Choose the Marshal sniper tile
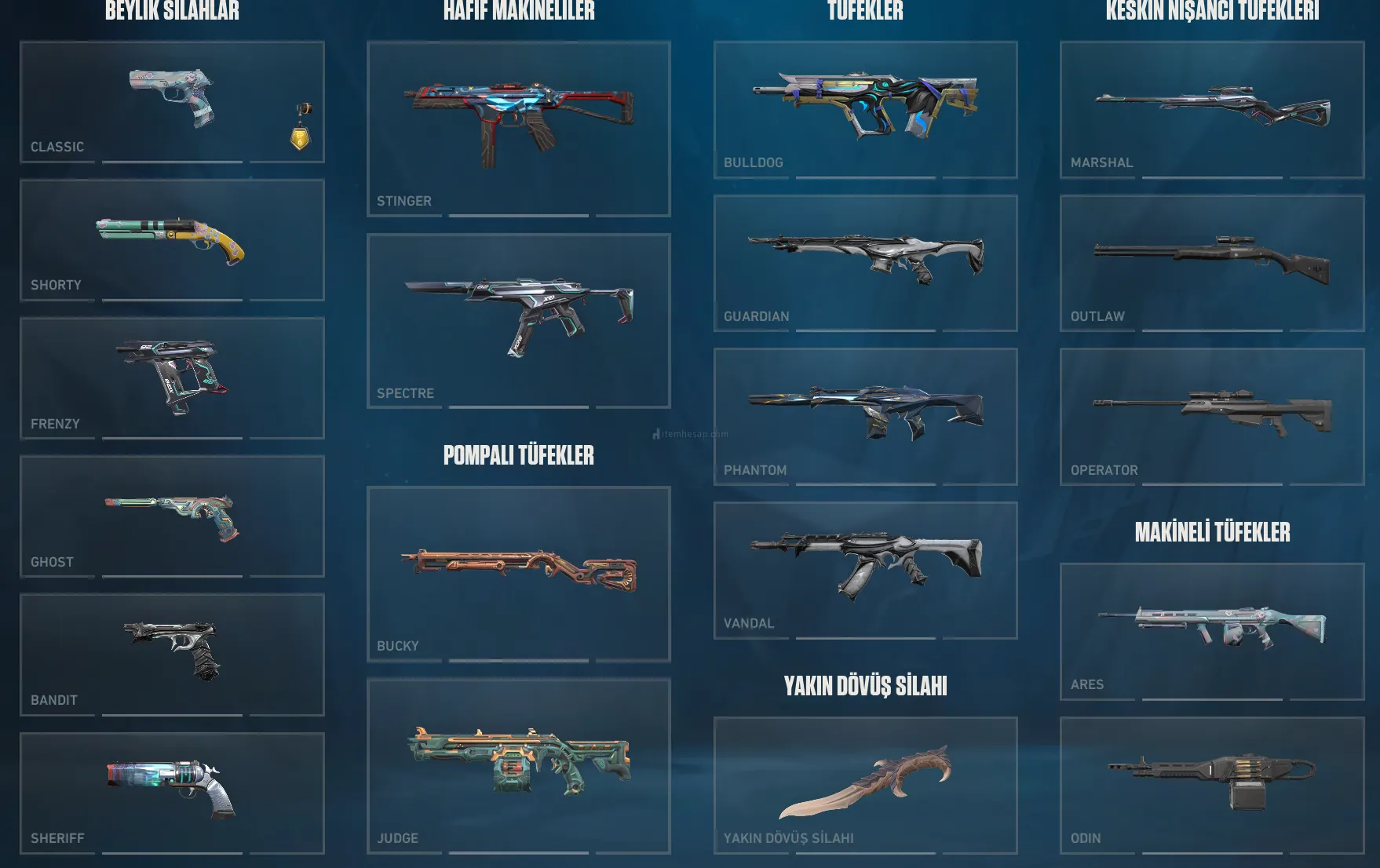The width and height of the screenshot is (1380, 868). coord(1212,110)
